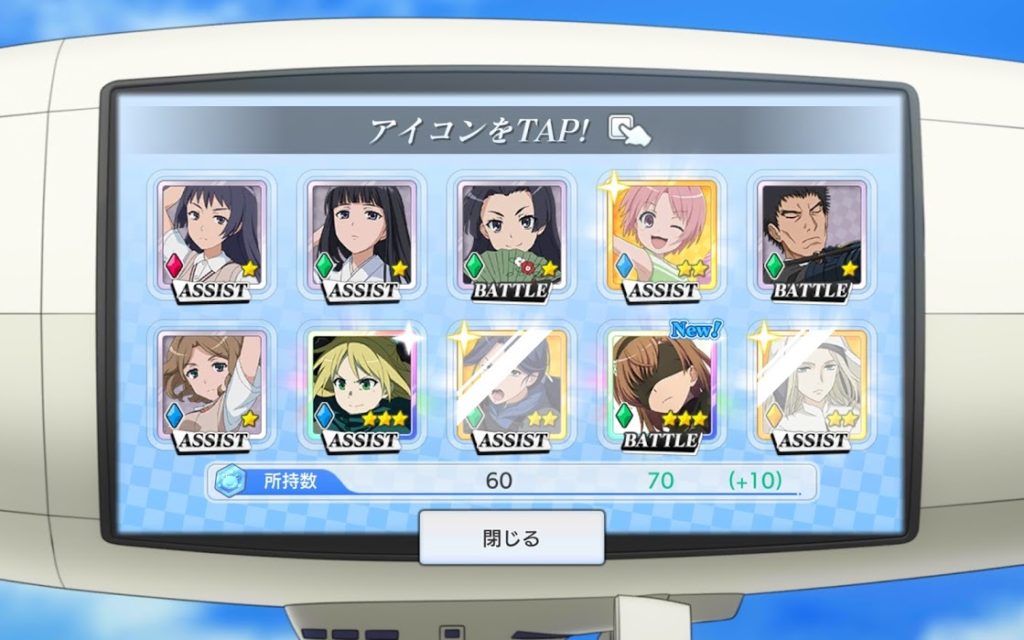Screen dimensions: 1024x640
Task: Choose the dark-haired man BATTLE card
Action: [811, 236]
